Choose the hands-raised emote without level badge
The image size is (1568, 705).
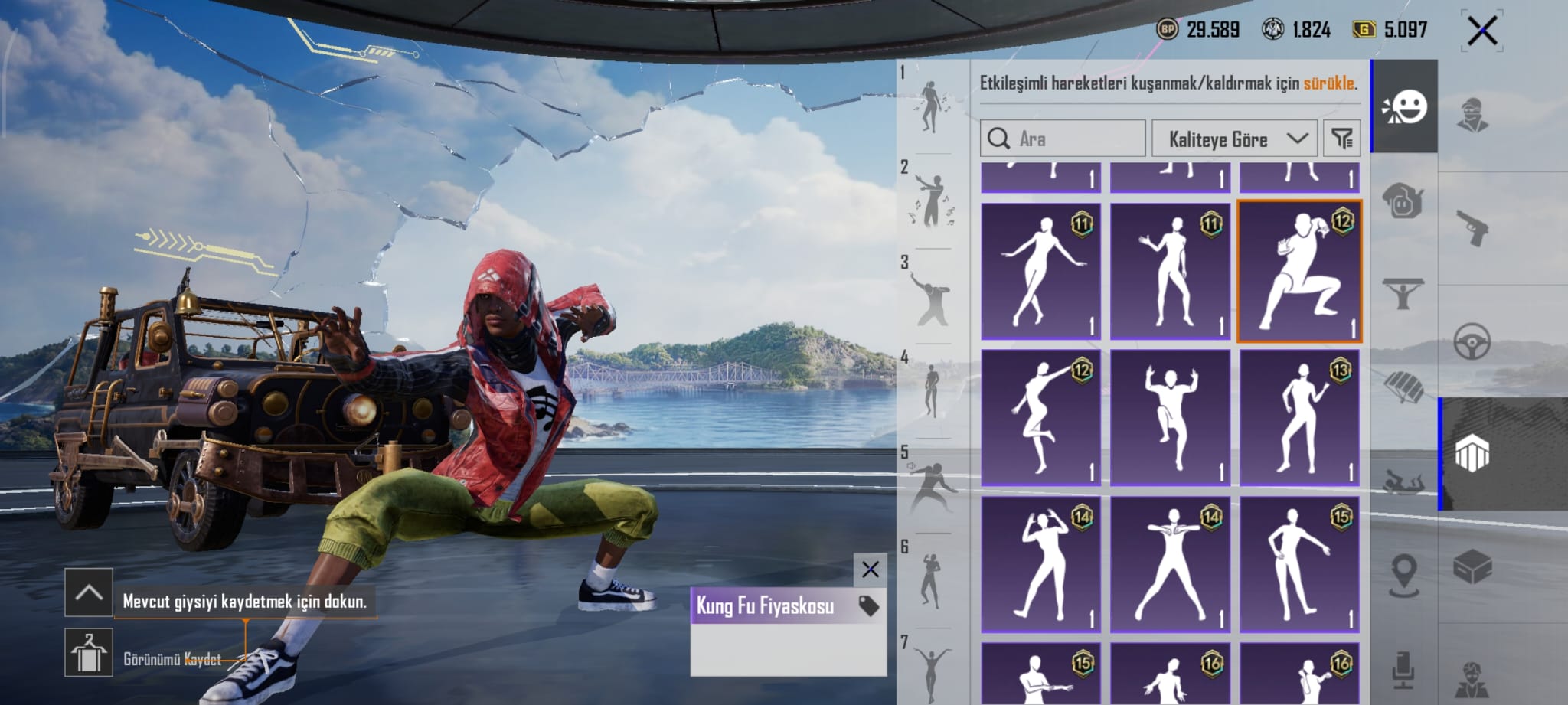coord(1170,417)
